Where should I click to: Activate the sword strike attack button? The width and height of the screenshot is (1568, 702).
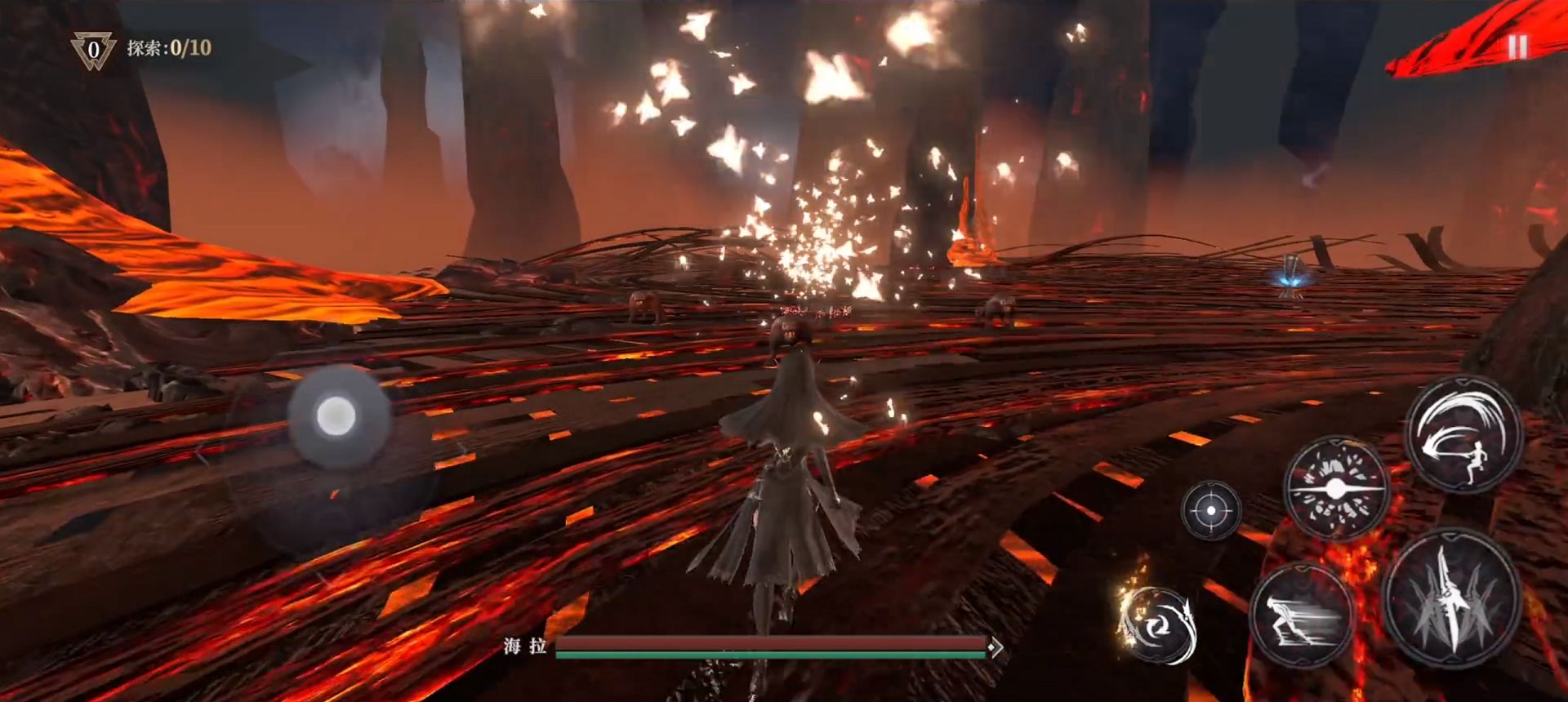pyautogui.click(x=1452, y=600)
